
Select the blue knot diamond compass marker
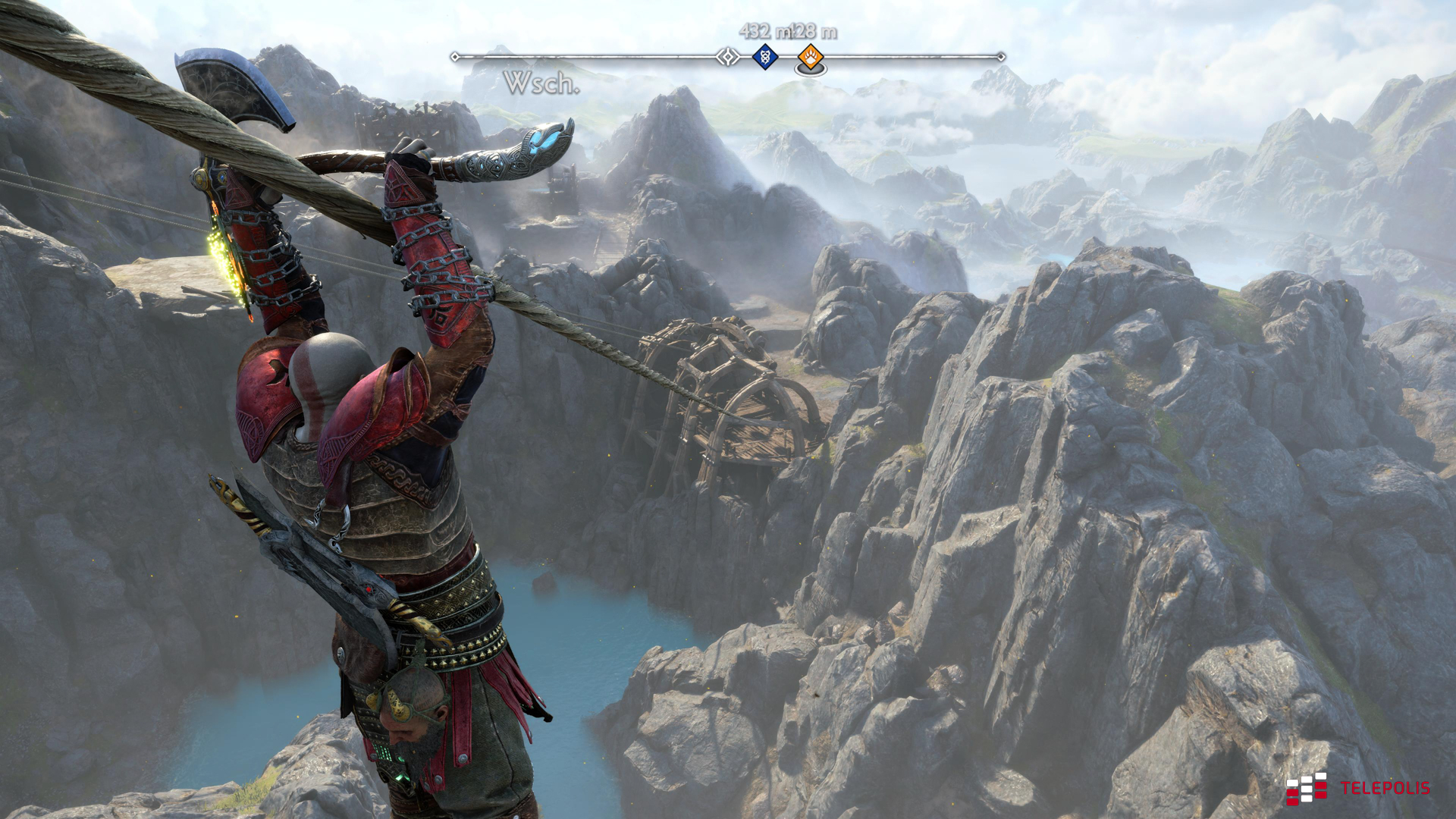coord(765,57)
